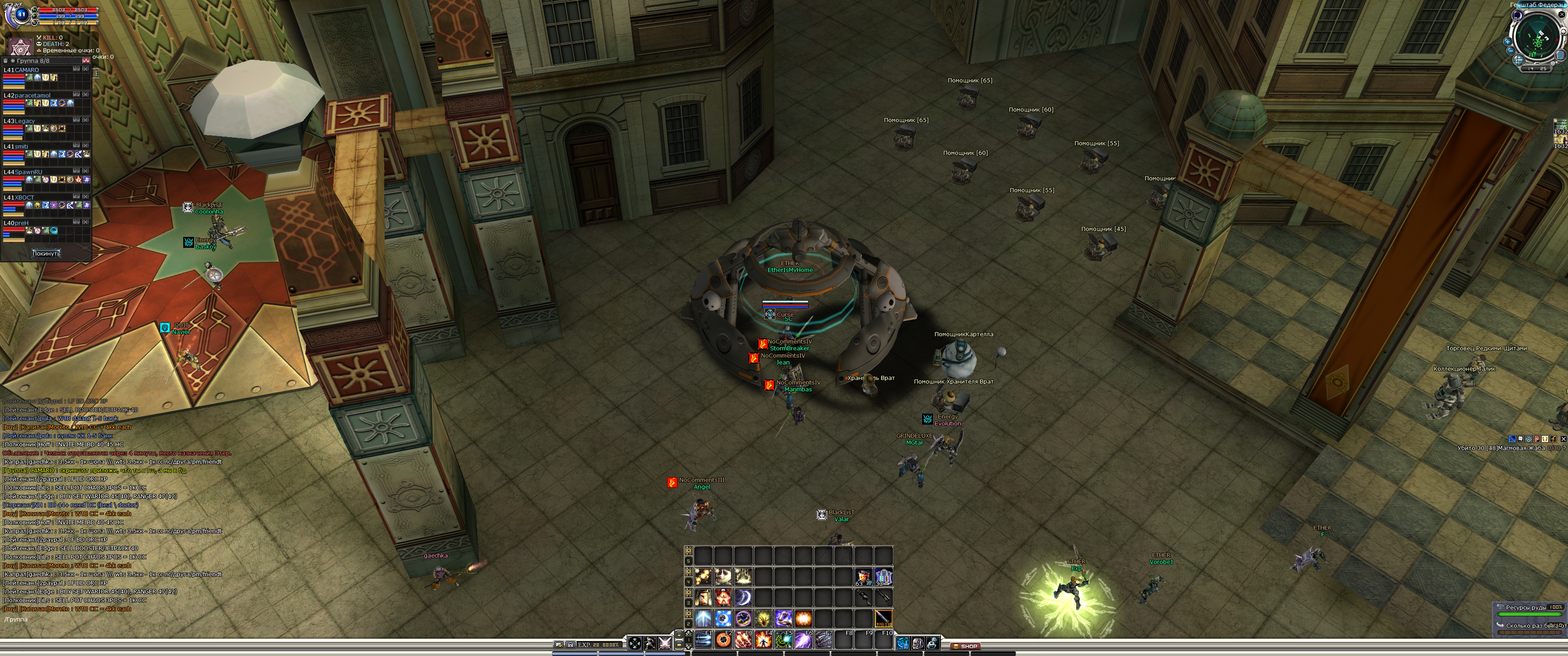
Task: Use the blue canister item stack of 33
Action: (883, 576)
